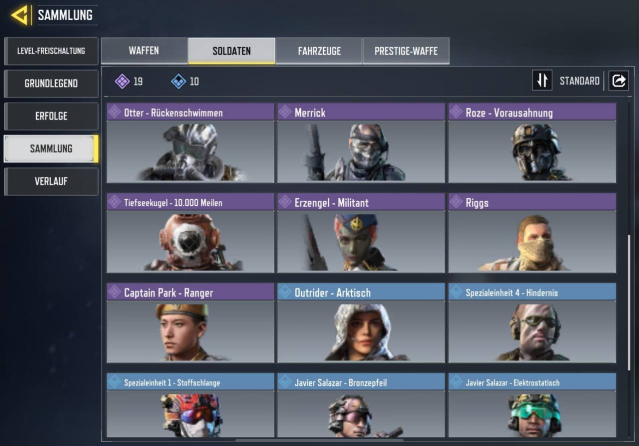This screenshot has height=446, width=639.
Task: Open the Erfolge section
Action: coord(50,116)
